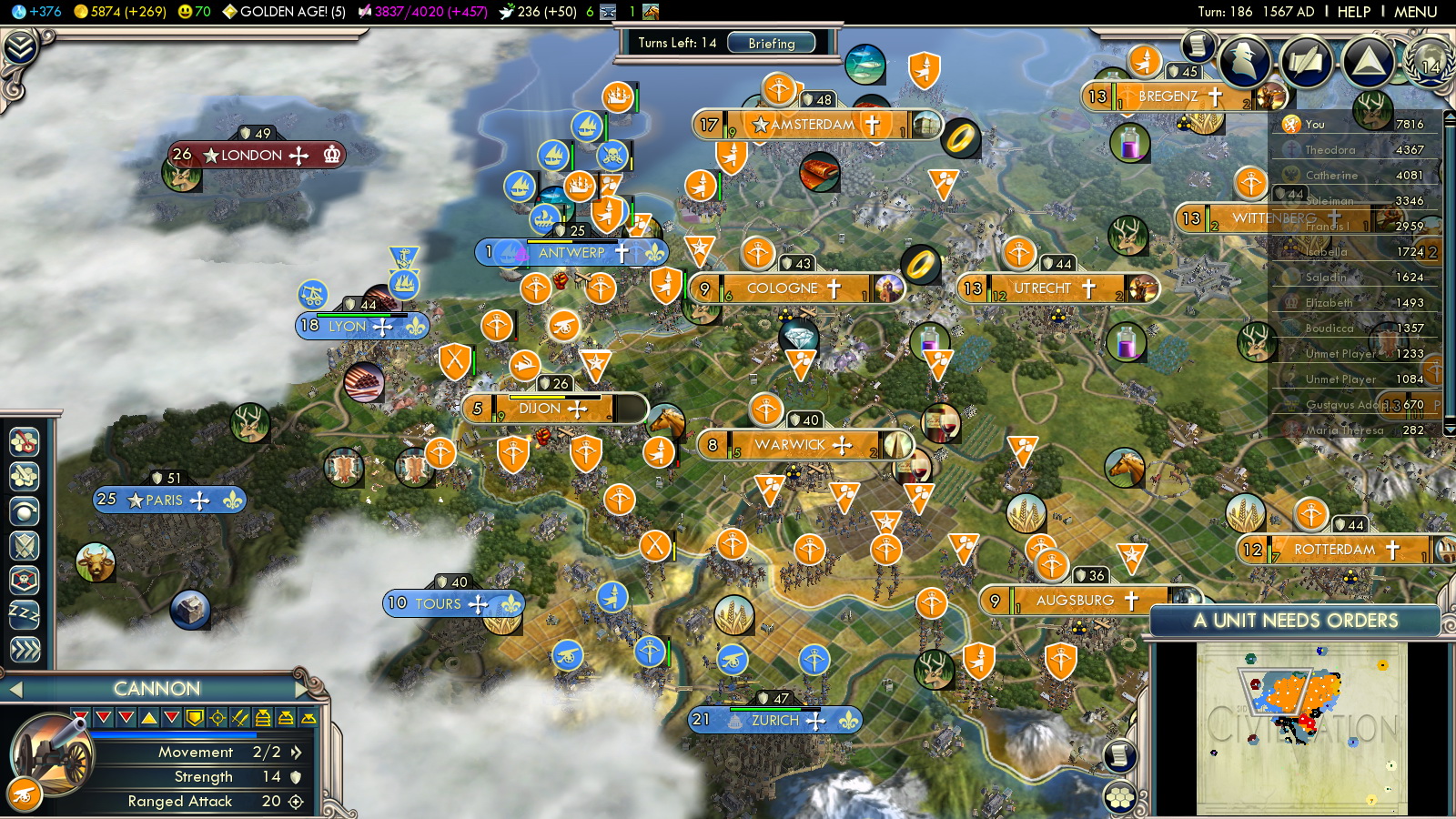Open the HELP Civilopedia
The height and width of the screenshot is (819, 1456).
[x=1353, y=12]
